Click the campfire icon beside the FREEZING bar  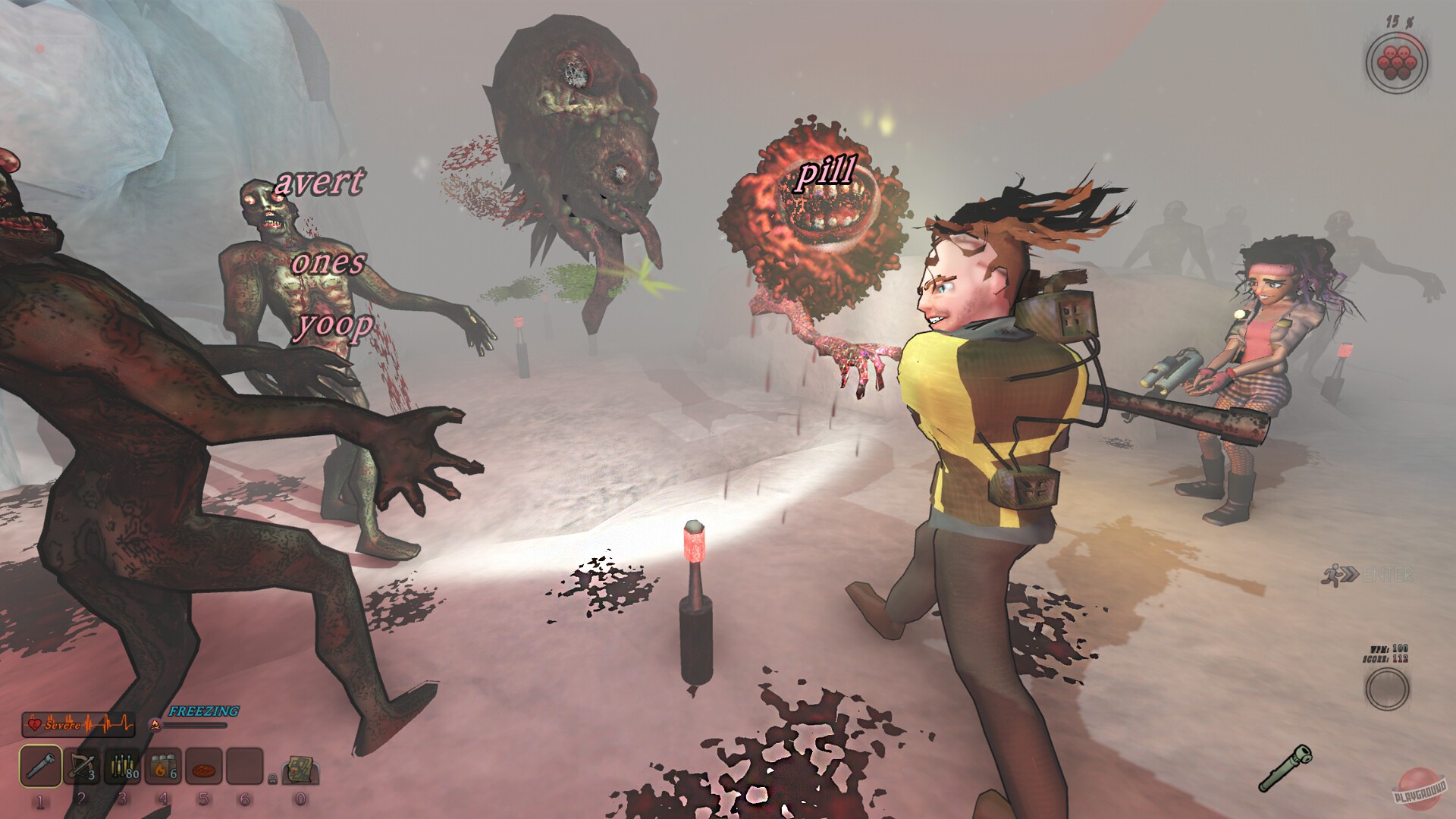155,725
